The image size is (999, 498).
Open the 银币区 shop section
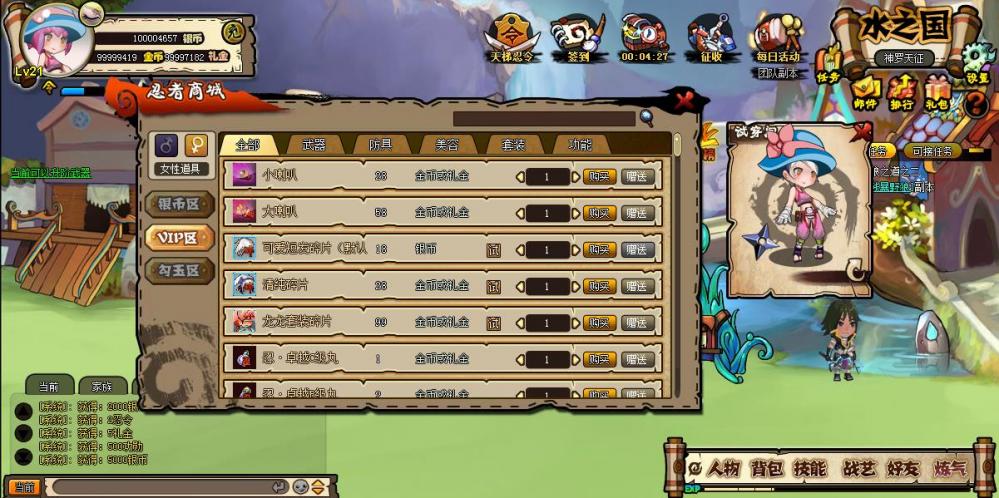[x=180, y=204]
